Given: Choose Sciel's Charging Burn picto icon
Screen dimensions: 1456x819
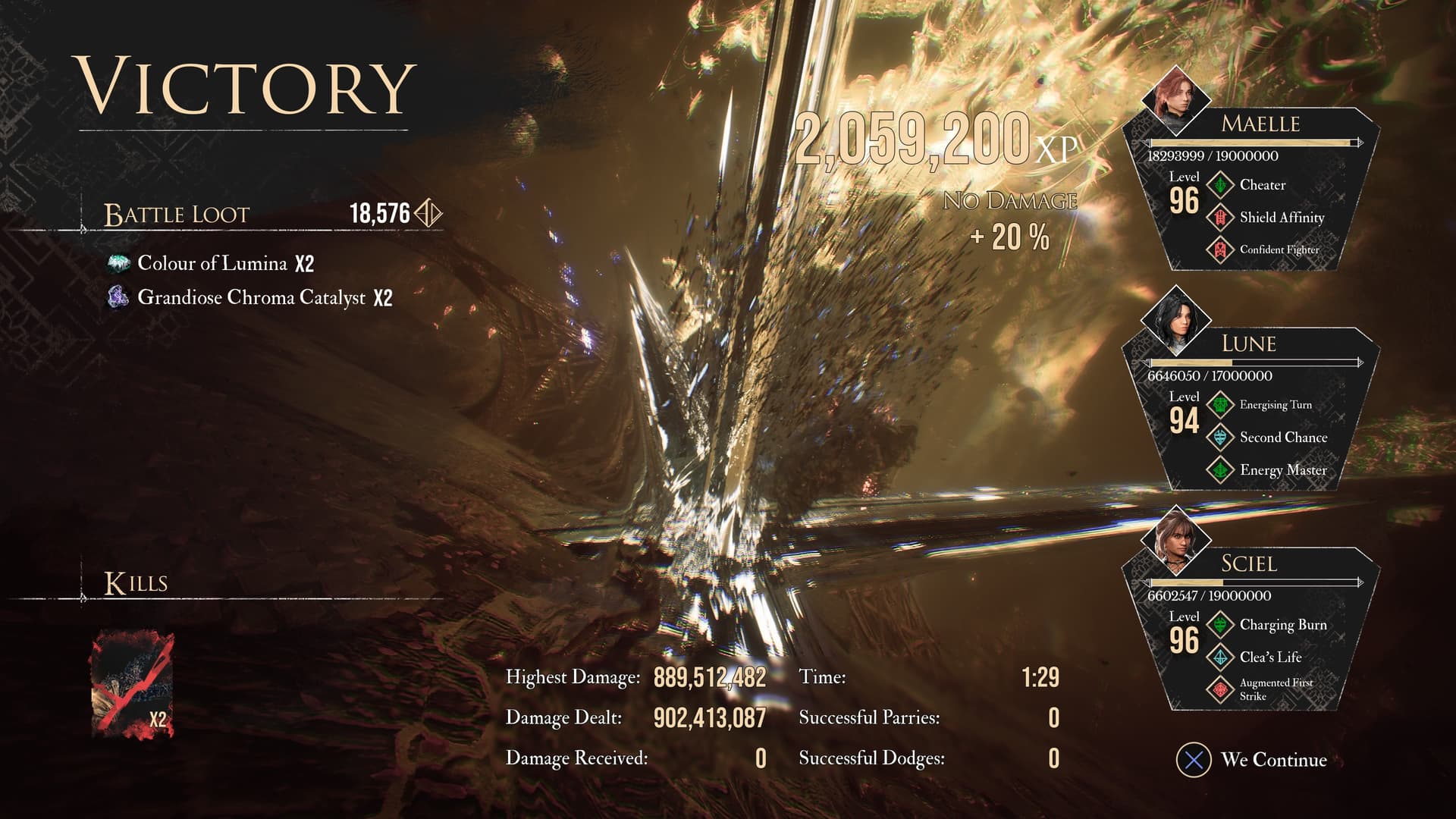Looking at the screenshot, I should (x=1220, y=625).
